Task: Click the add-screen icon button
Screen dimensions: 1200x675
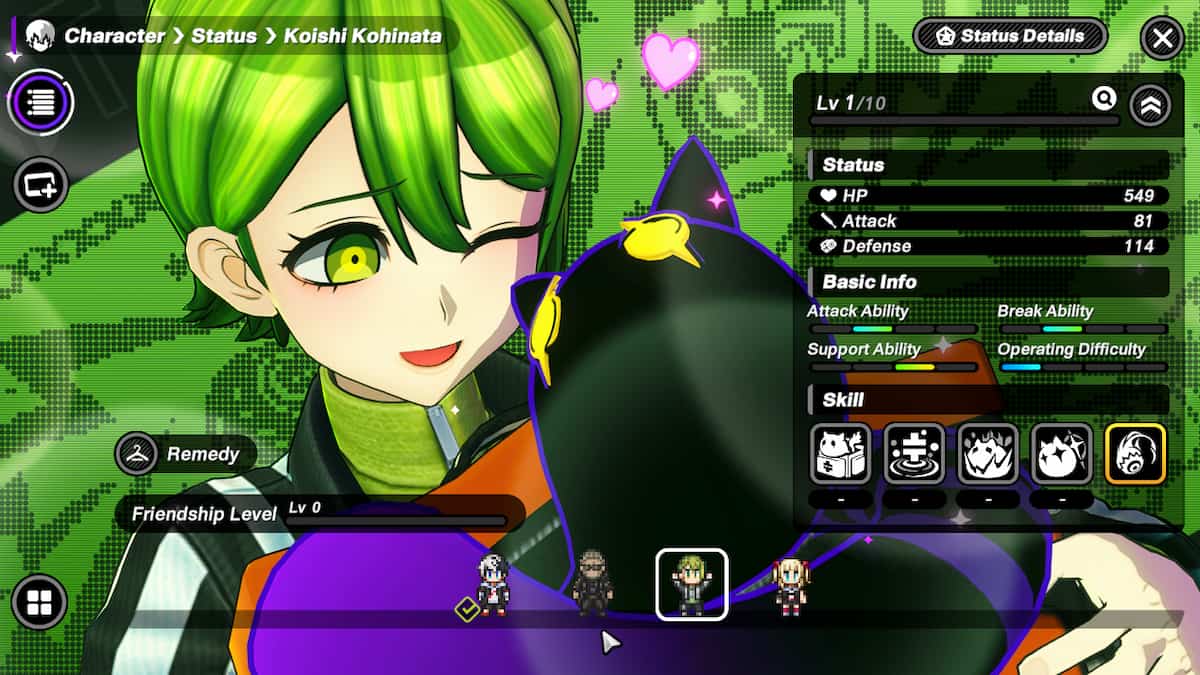Action: [40, 184]
